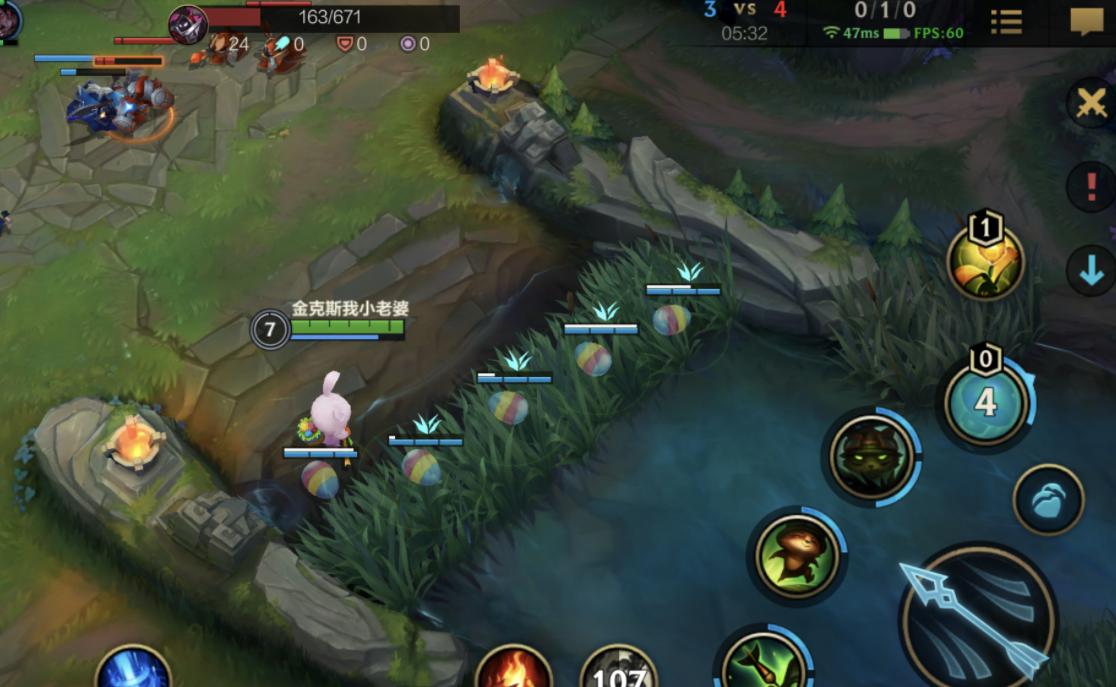Open the chat speech bubble

1087,21
